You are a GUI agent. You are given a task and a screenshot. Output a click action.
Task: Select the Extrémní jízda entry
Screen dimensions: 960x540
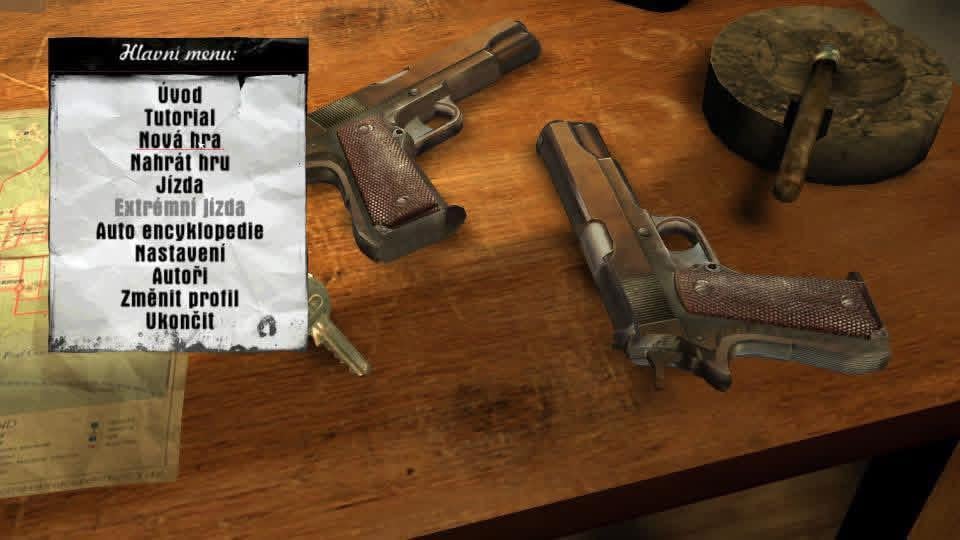[180, 208]
